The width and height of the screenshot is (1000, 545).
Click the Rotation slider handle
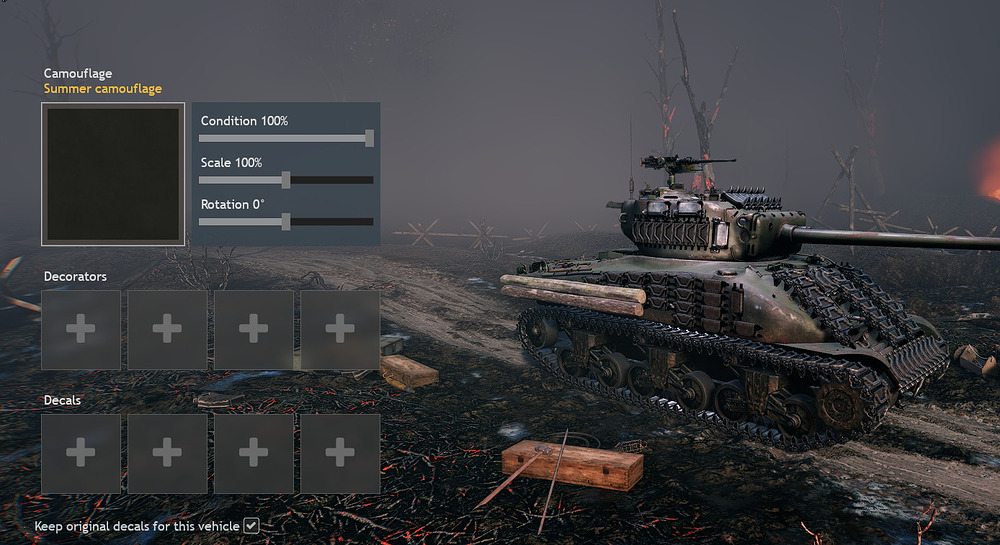point(286,221)
